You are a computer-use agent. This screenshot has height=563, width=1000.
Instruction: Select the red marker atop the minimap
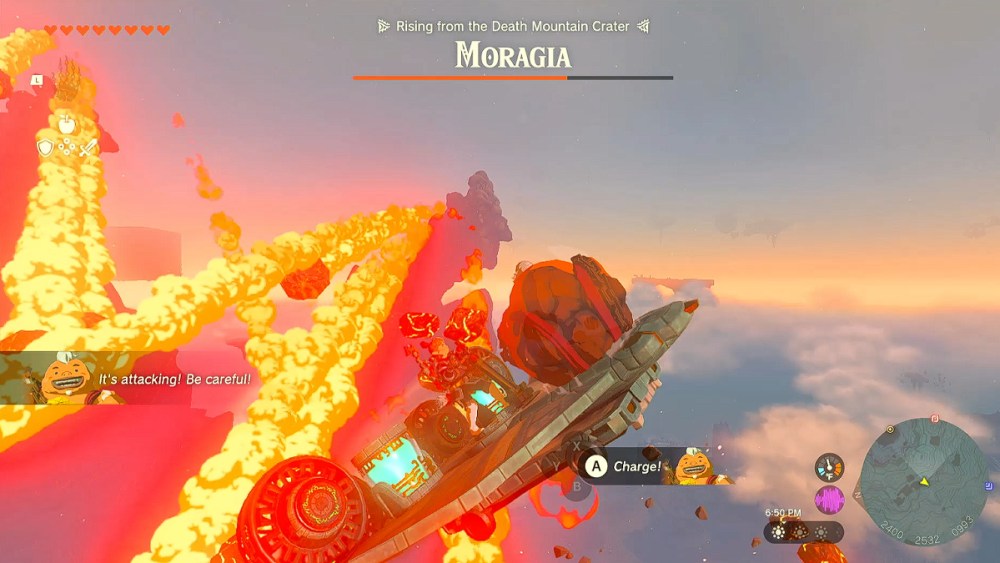click(x=935, y=419)
